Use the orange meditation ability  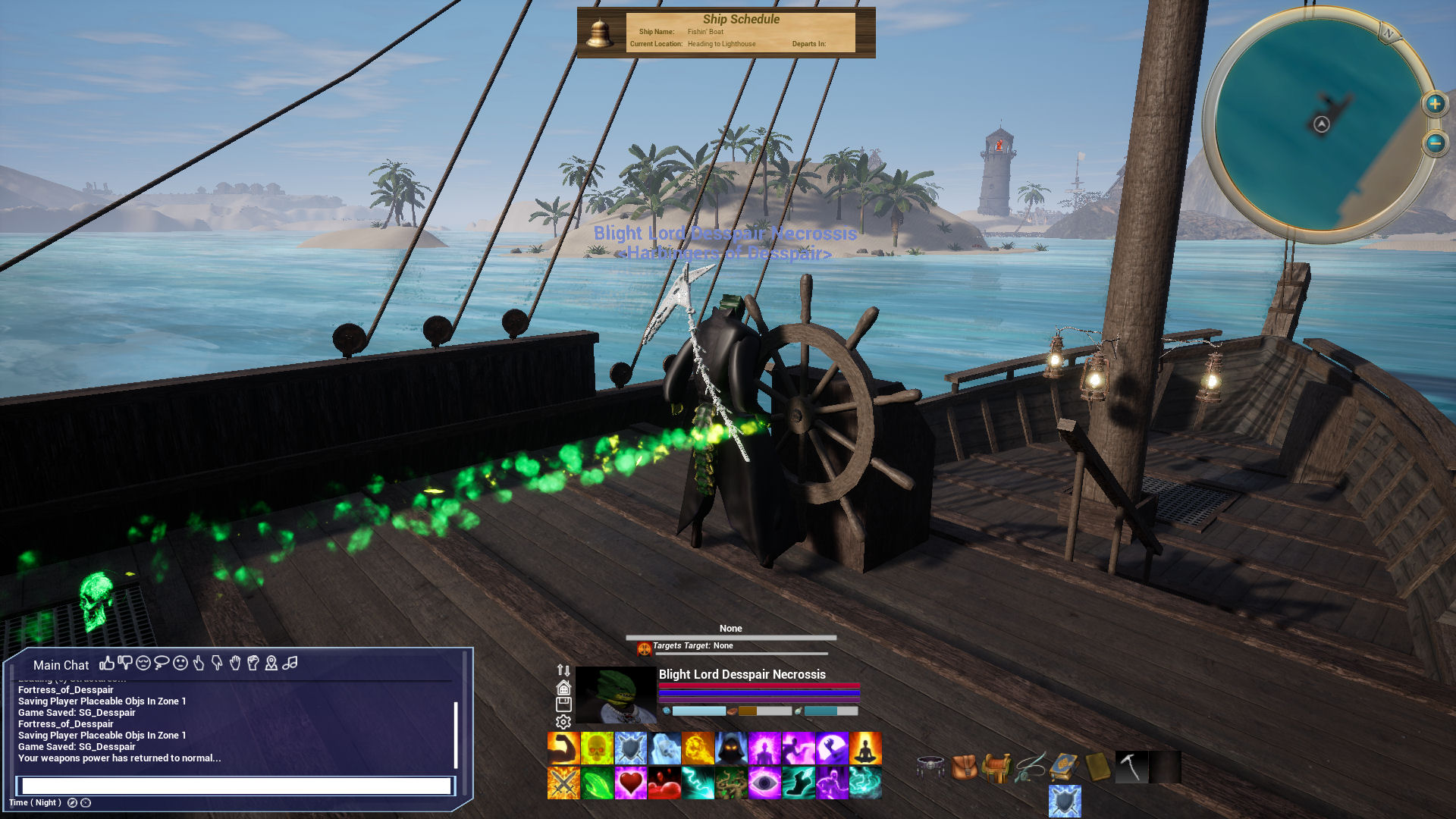point(865,748)
